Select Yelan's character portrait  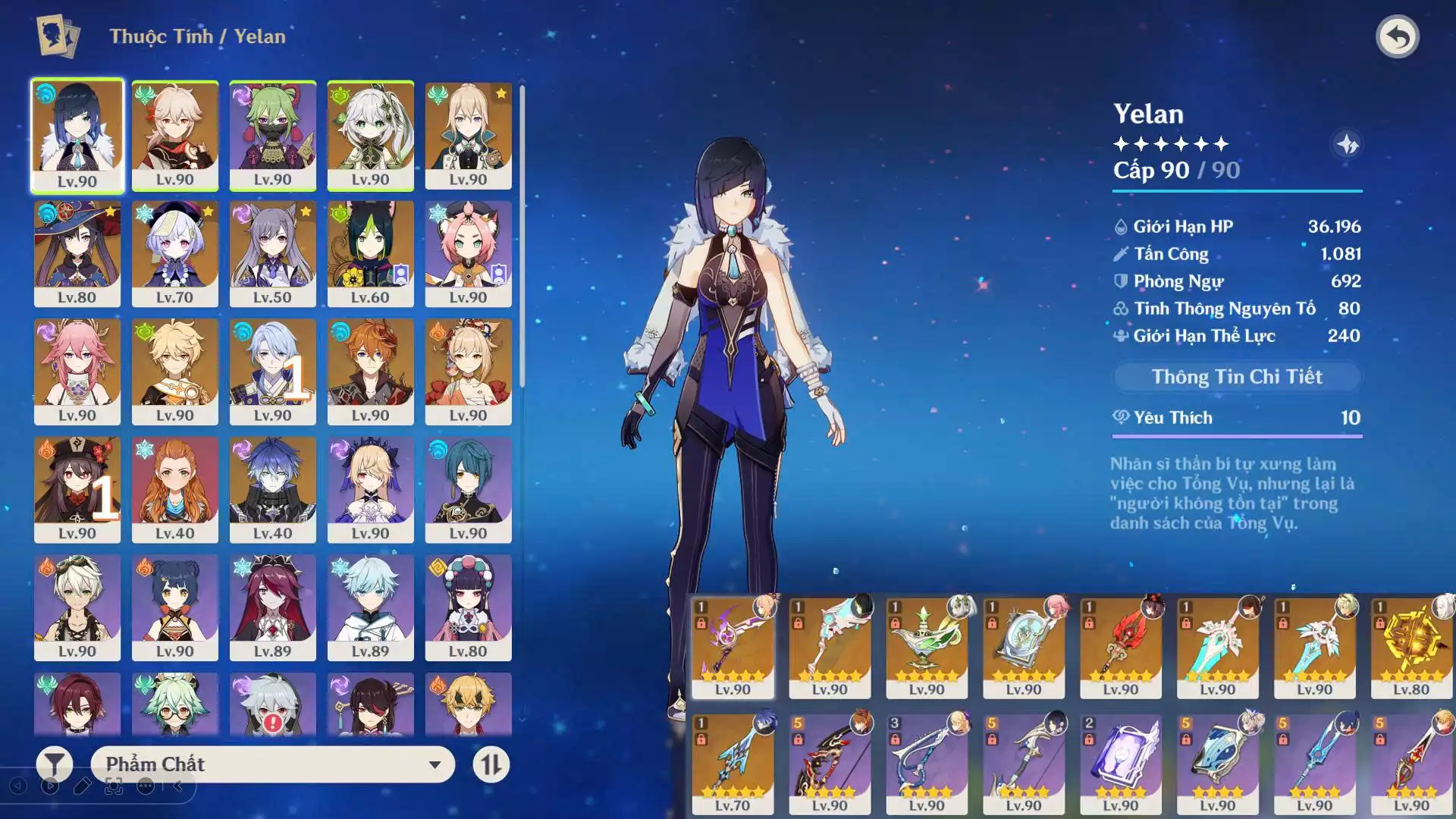[77, 135]
